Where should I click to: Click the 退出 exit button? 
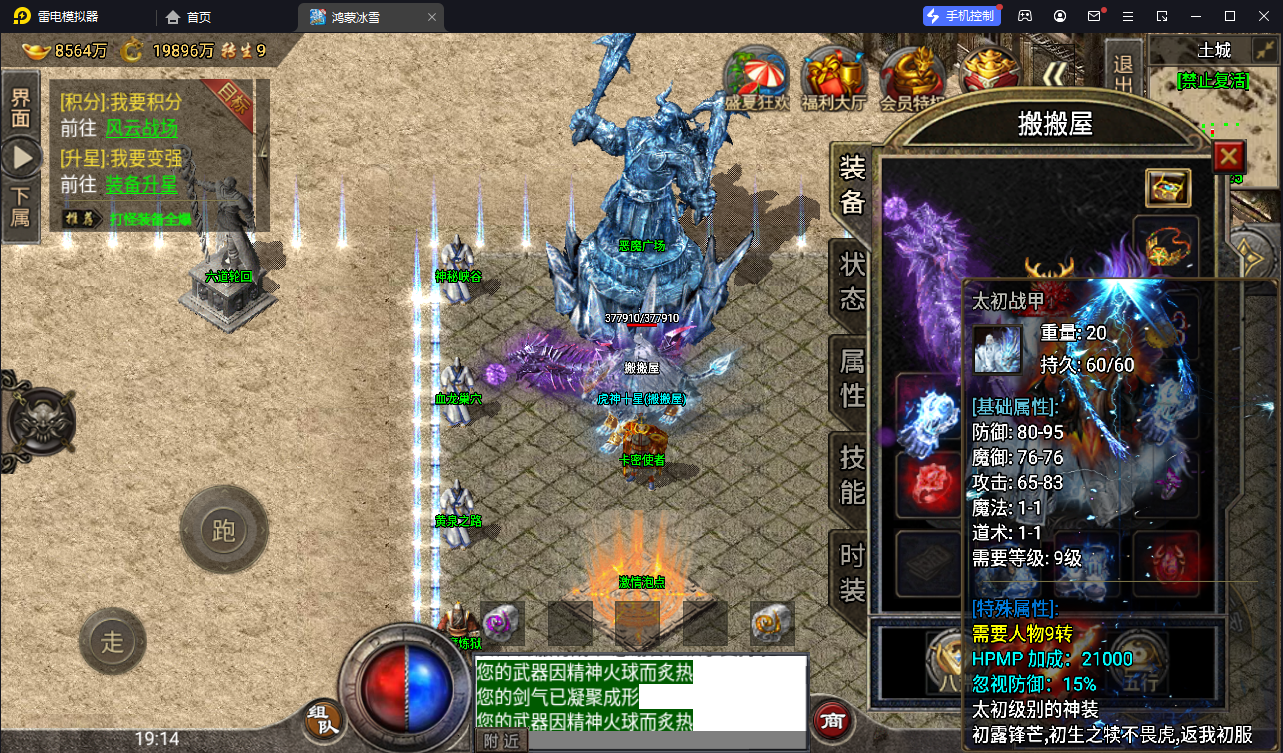point(1123,75)
